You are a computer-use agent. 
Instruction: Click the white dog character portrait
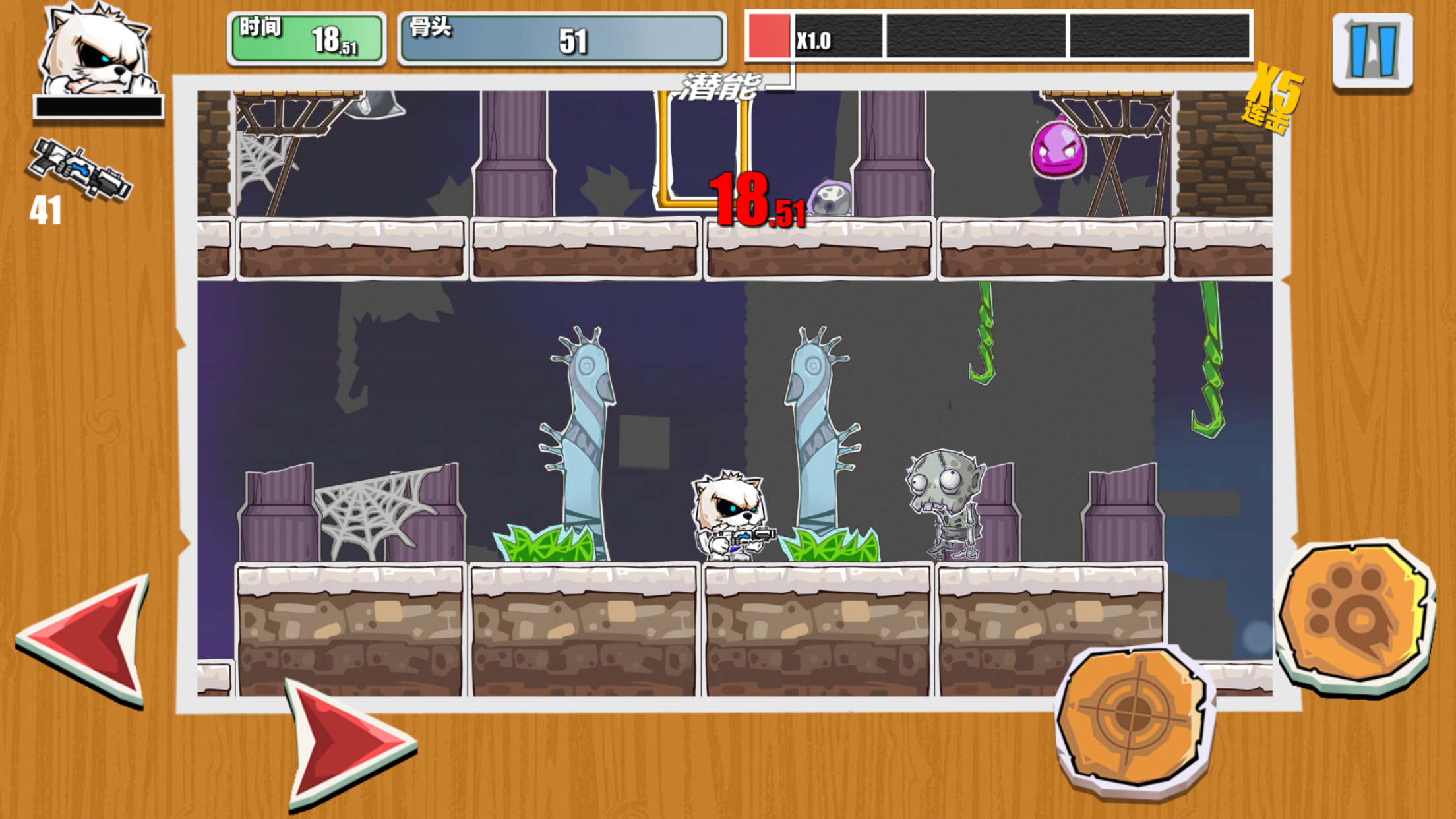click(x=98, y=51)
